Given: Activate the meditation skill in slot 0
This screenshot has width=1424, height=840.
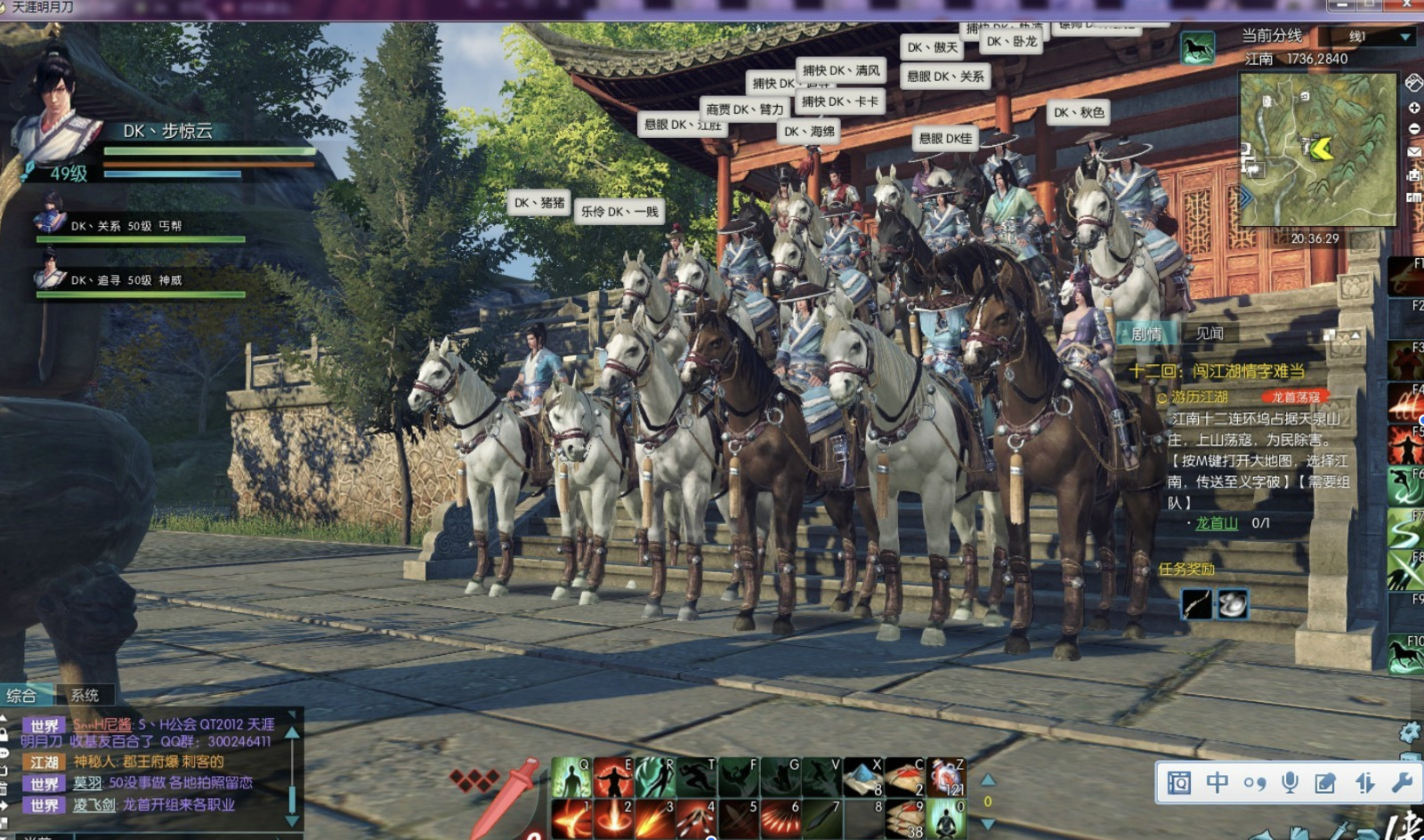Looking at the screenshot, I should click(x=946, y=819).
